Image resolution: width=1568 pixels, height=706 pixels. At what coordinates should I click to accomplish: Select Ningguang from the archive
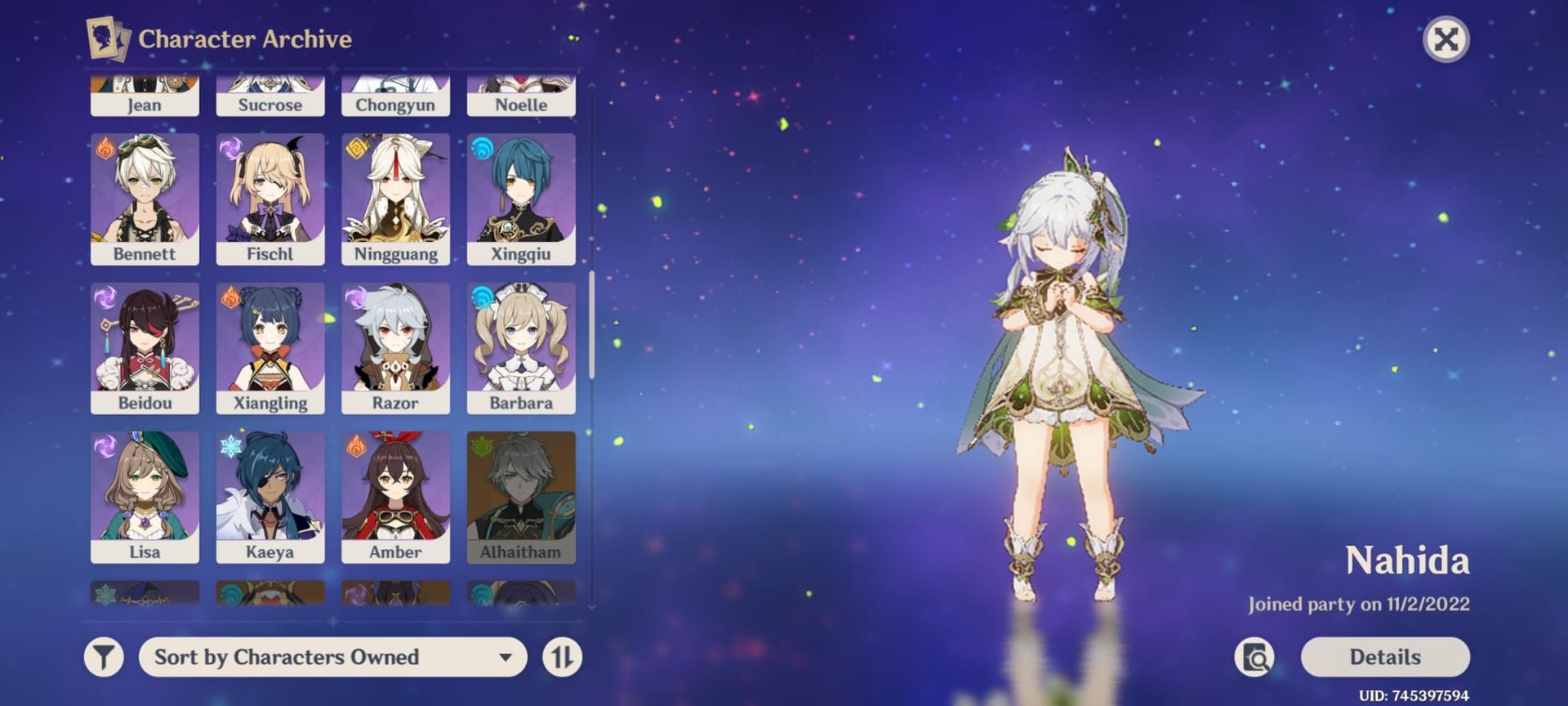[395, 199]
